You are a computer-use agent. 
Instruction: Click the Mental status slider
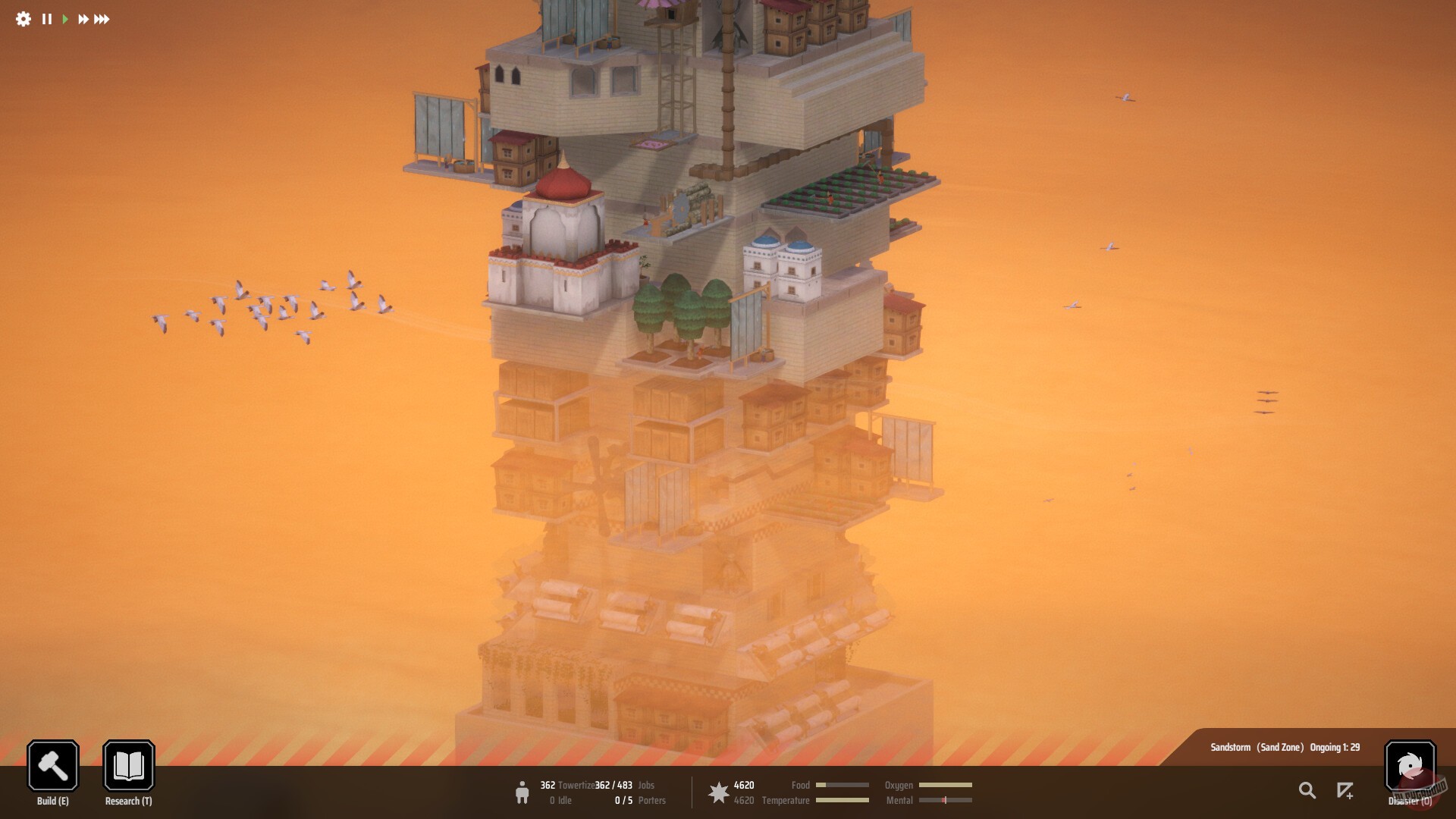click(x=946, y=800)
